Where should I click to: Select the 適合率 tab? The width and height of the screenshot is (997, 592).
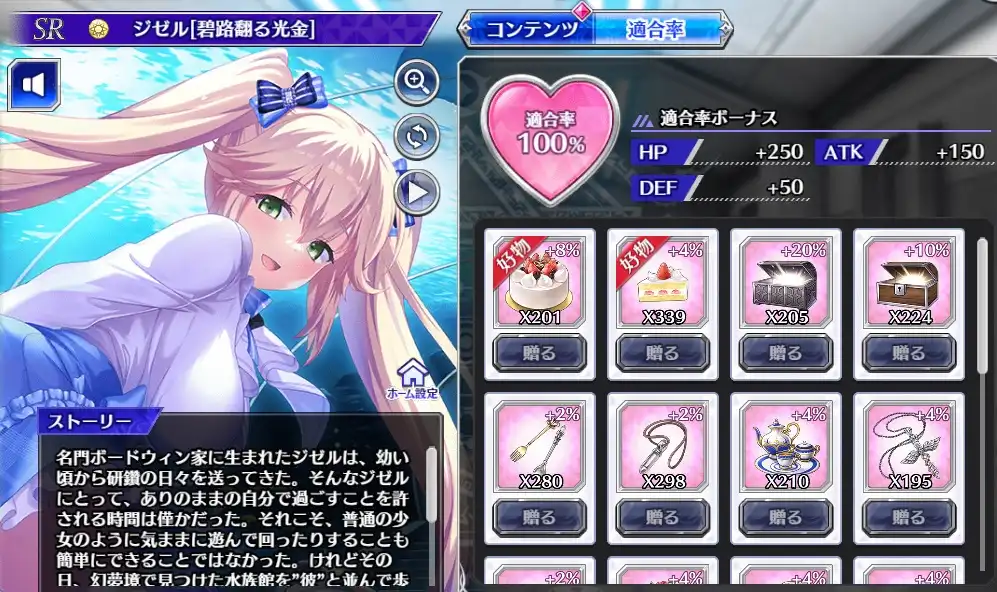coord(655,29)
